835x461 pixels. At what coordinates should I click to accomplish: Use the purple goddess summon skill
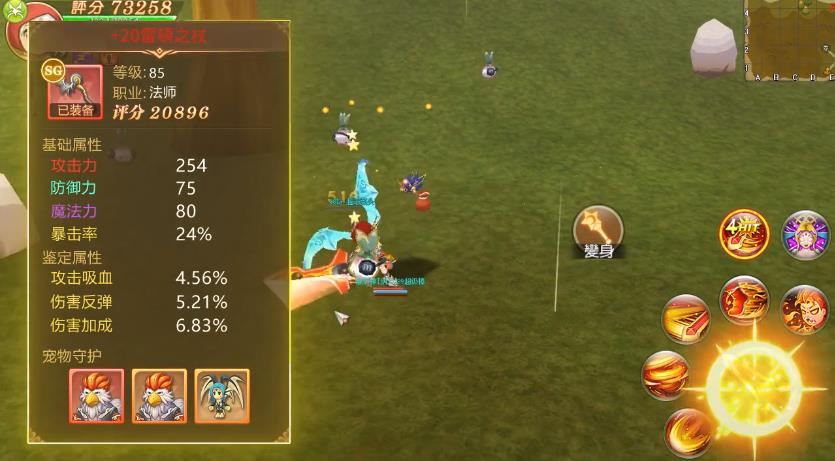805,236
